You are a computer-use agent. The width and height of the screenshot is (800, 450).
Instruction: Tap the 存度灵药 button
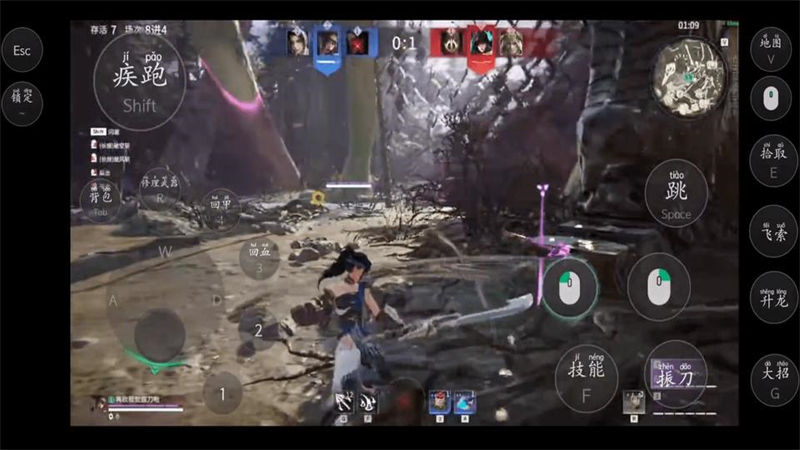(x=160, y=188)
